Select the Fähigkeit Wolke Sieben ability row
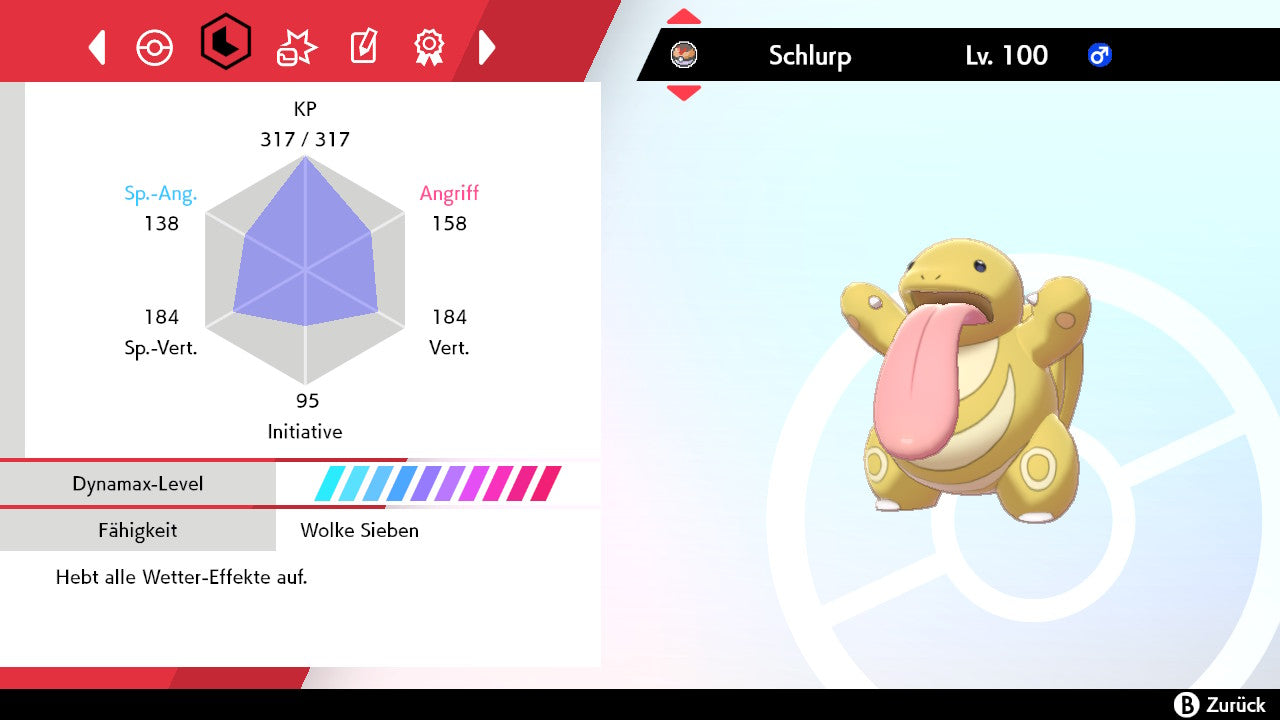1280x720 pixels. [300, 530]
